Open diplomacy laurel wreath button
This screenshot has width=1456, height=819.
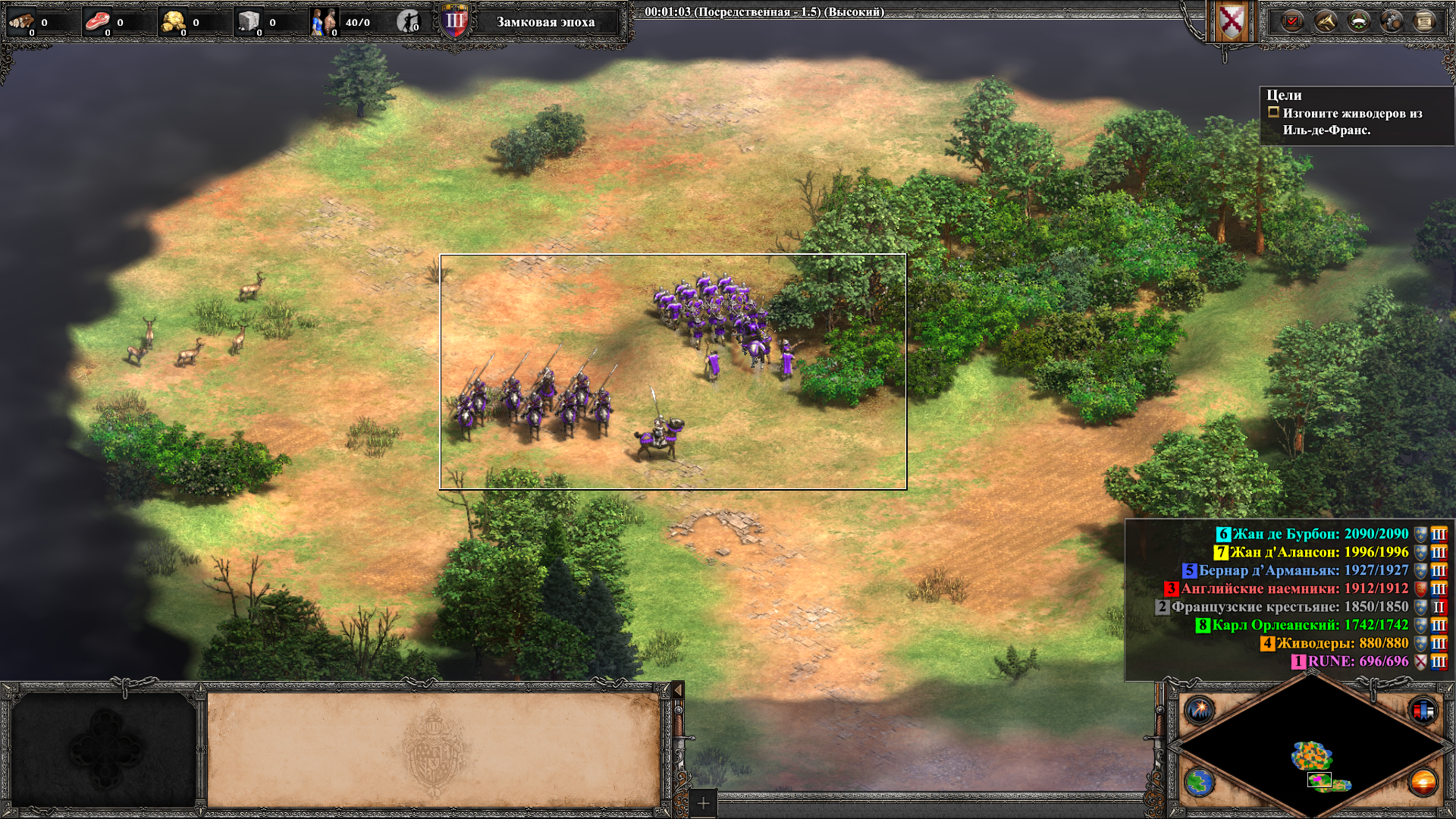(x=1359, y=21)
